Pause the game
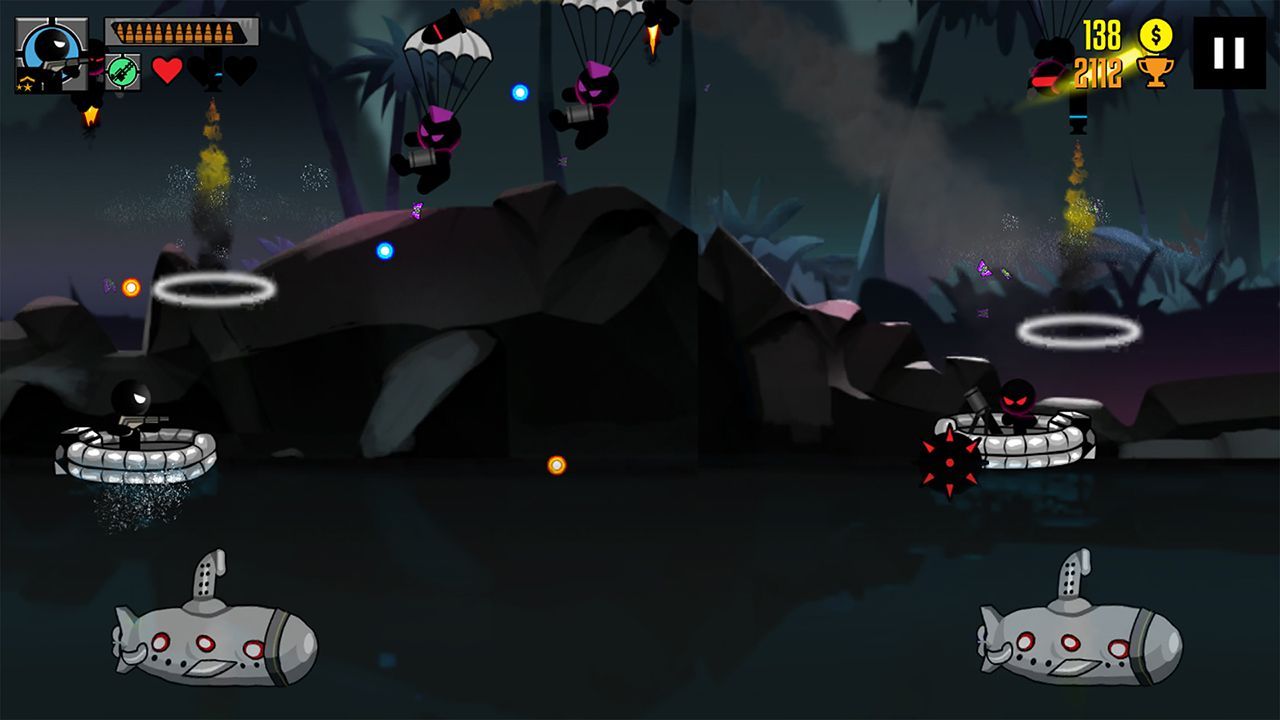This screenshot has height=720, width=1280. click(x=1229, y=53)
